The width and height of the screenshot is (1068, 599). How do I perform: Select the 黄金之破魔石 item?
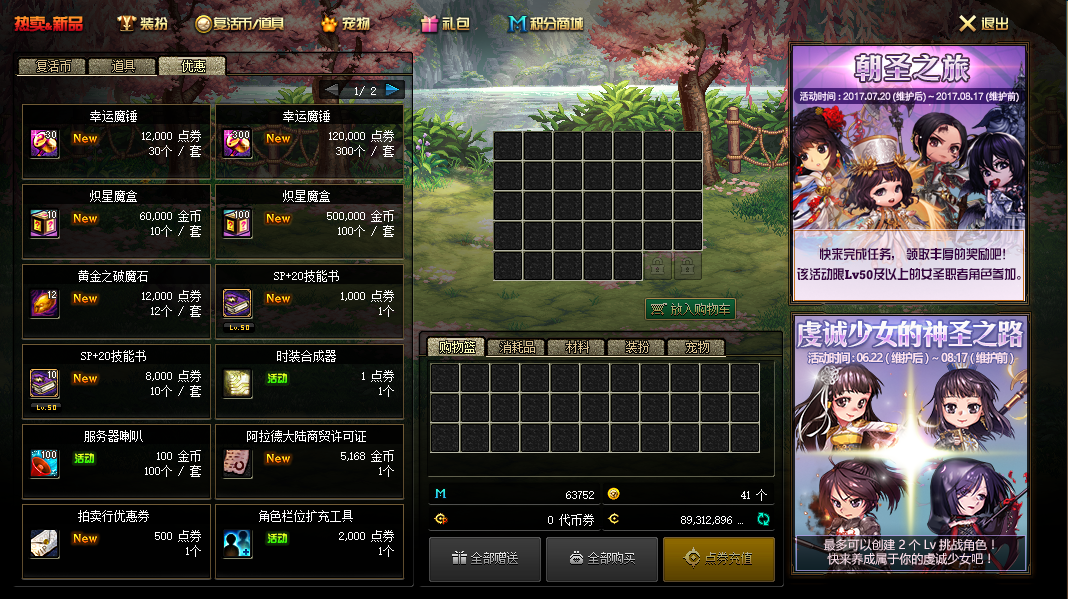(x=116, y=299)
